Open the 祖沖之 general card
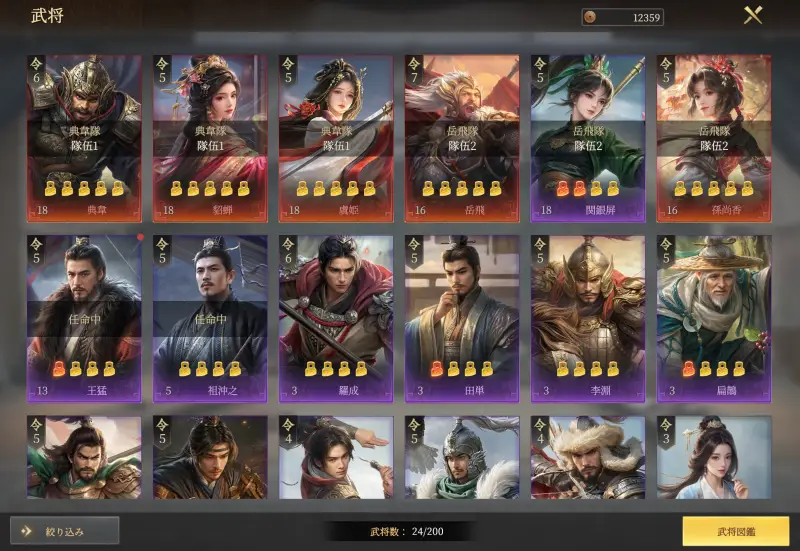 pos(210,318)
